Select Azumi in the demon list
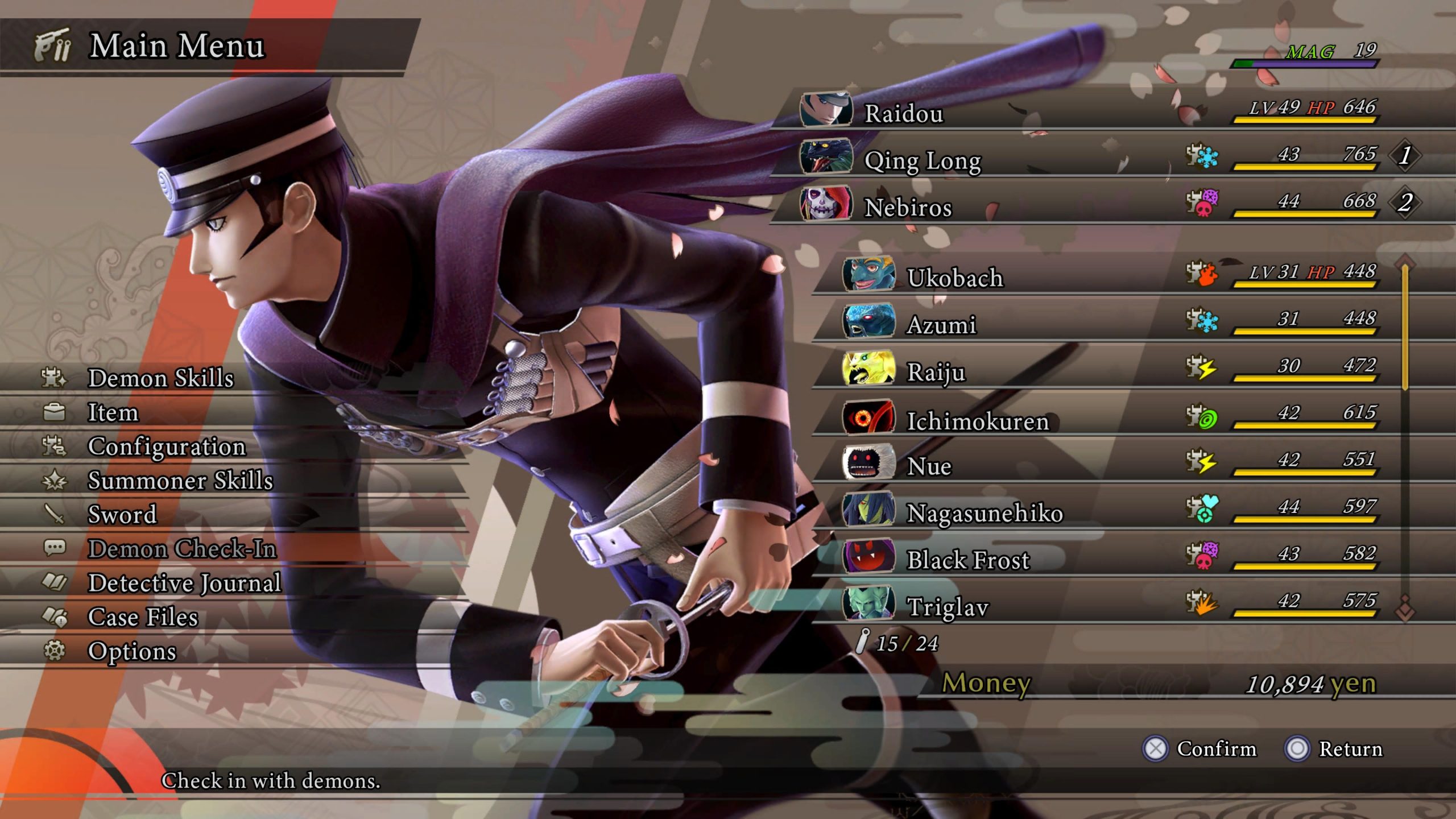1456x819 pixels. (x=941, y=325)
